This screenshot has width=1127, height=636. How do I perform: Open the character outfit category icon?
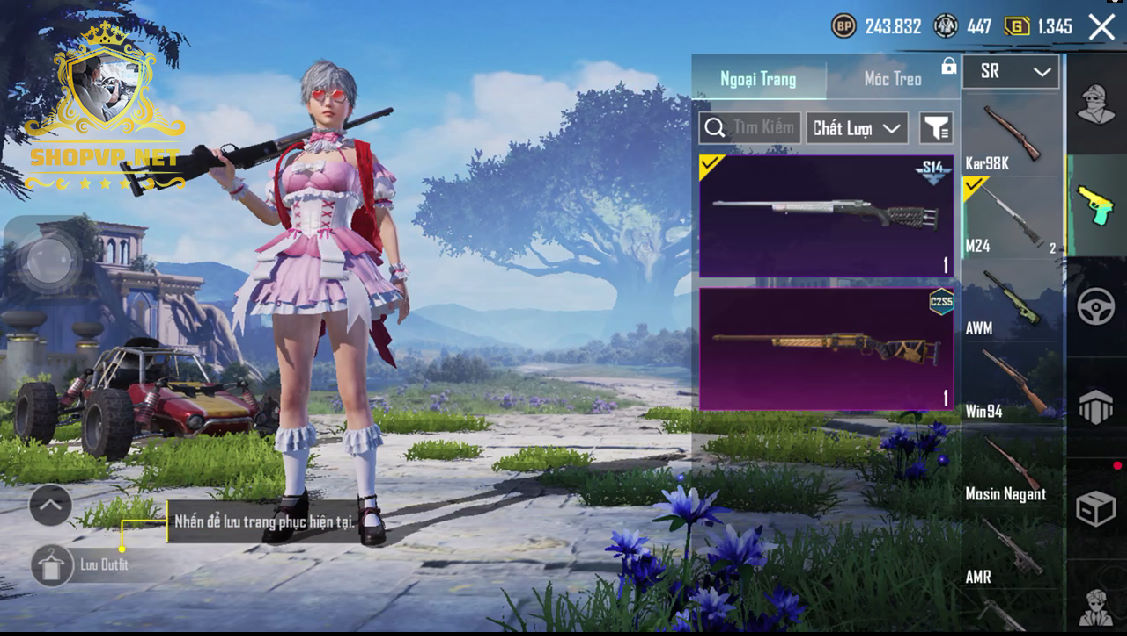pyautogui.click(x=1096, y=104)
